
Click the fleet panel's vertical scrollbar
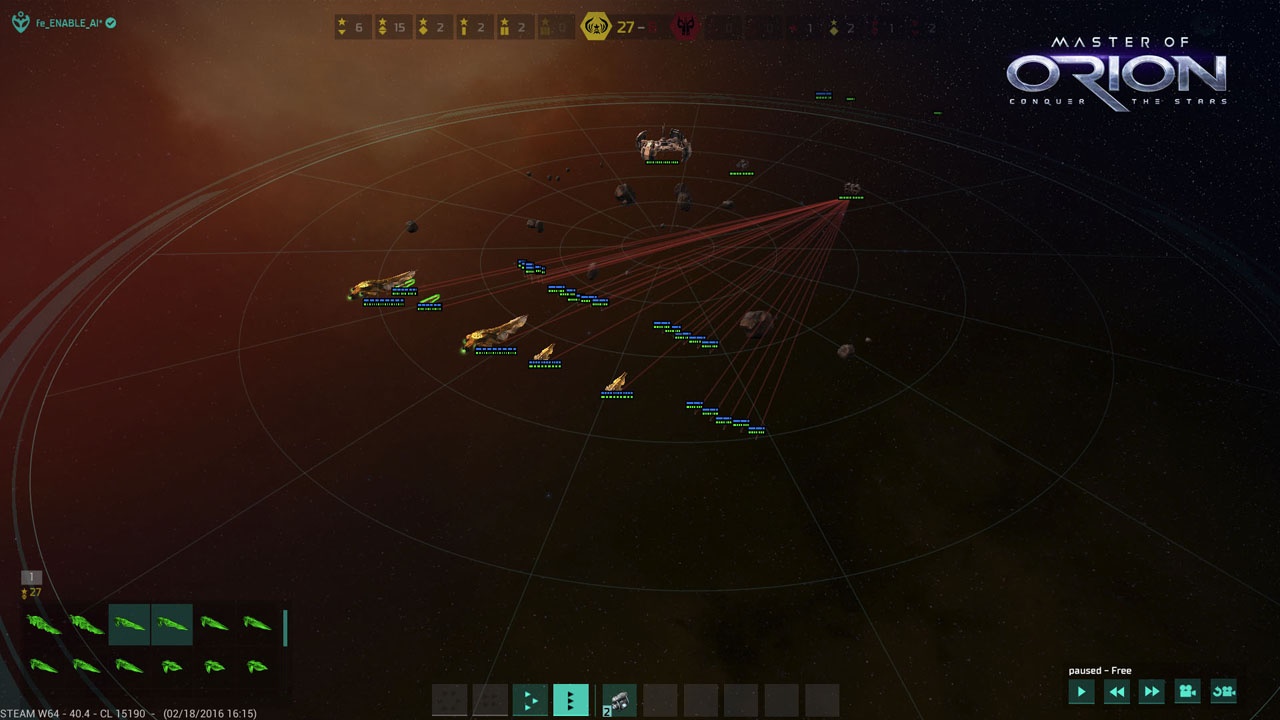(285, 627)
